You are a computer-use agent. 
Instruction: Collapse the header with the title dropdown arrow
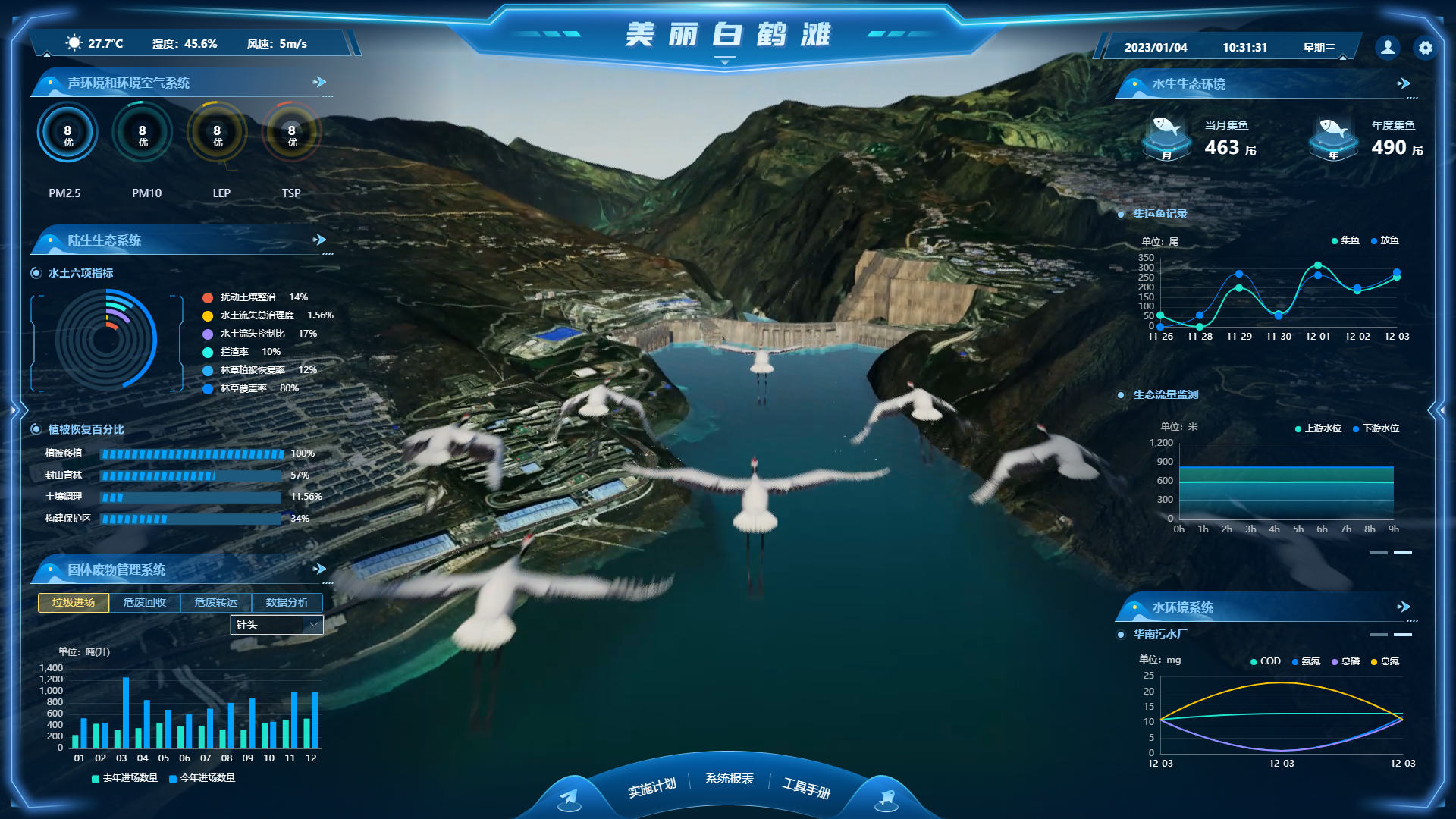pos(725,62)
